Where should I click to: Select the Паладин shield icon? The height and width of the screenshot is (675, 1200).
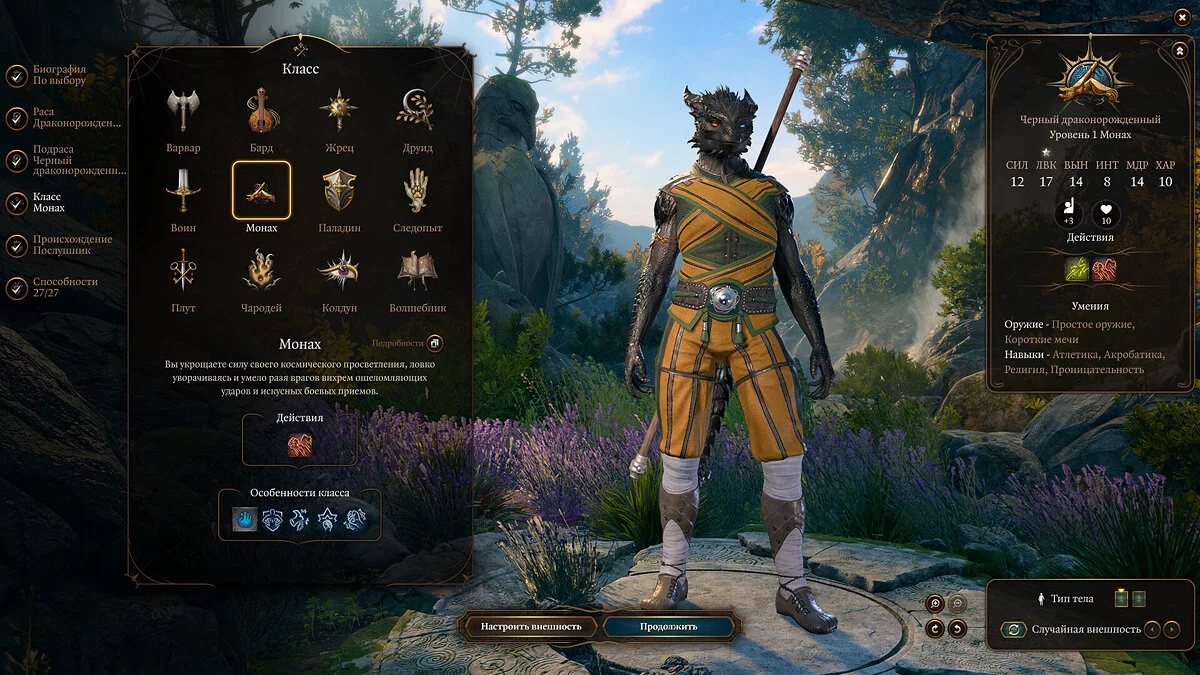[x=339, y=191]
